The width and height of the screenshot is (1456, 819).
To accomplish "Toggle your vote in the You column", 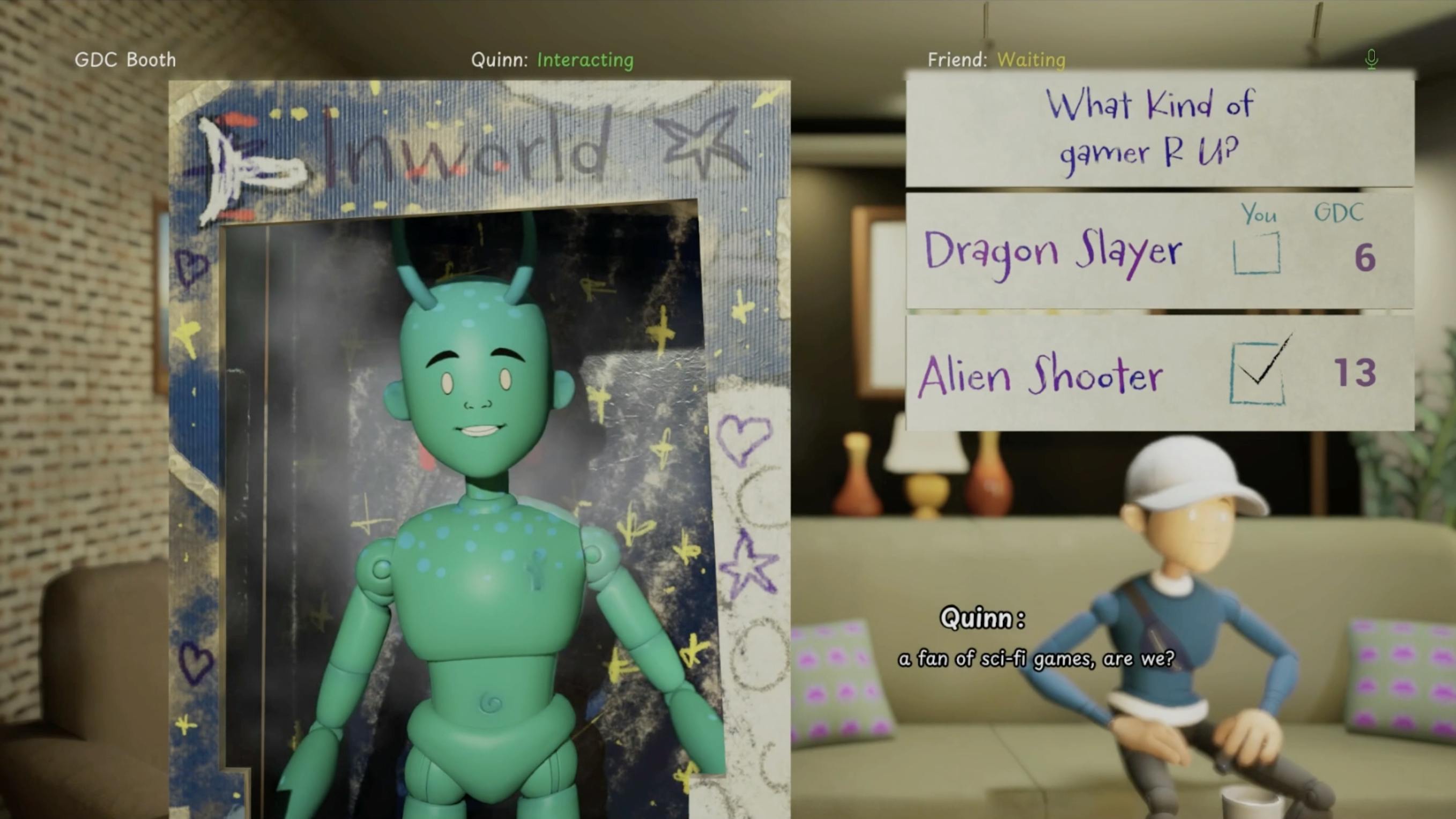I will [1258, 215].
